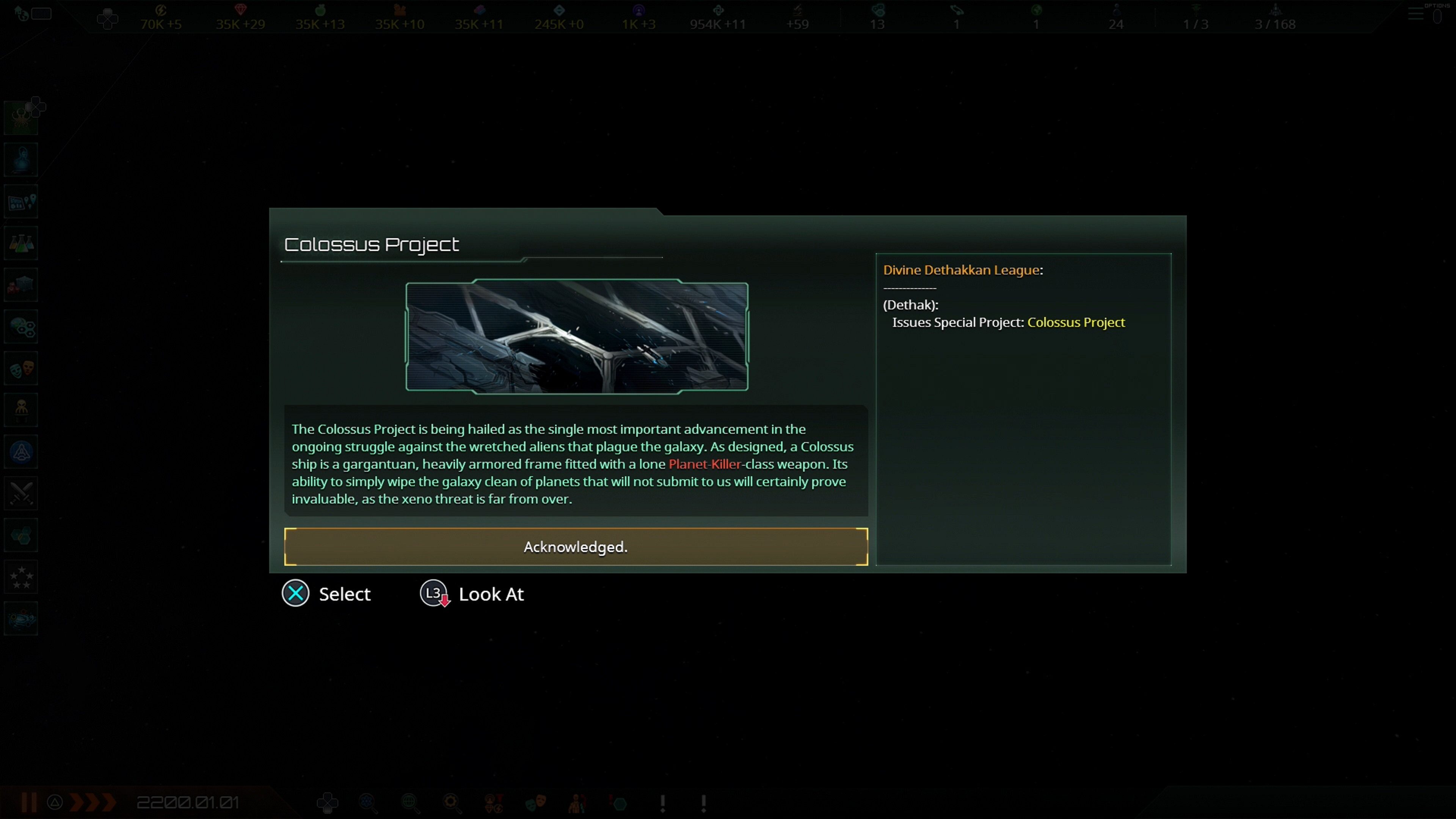Viewport: 1456px width, 819px height.
Task: Open the Contacts panel from the sidebar
Action: (21, 159)
